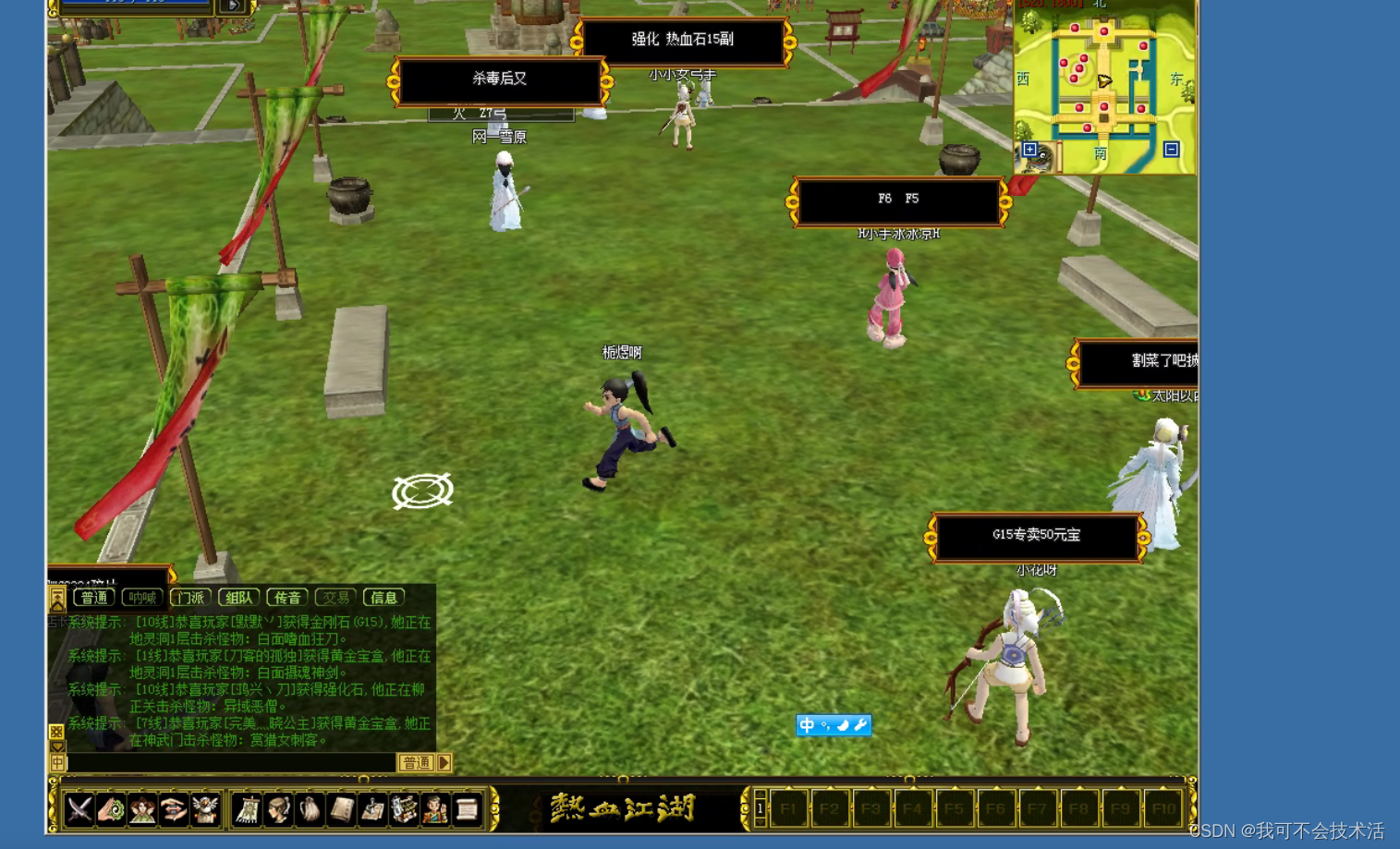Switch to the 传音 whisper tab
1400x849 pixels.
click(286, 598)
